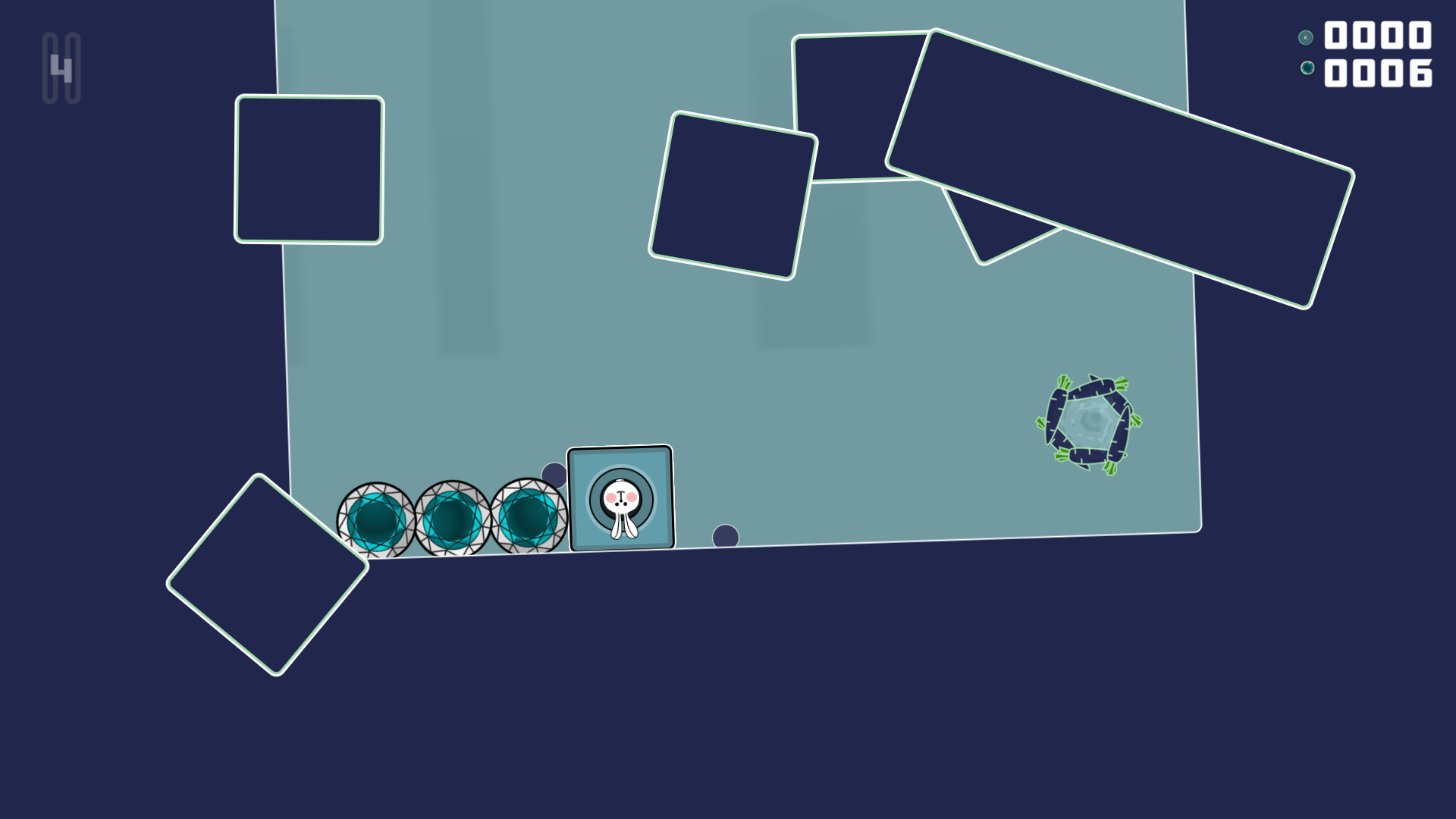
Task: Click the teal gem icon beside the 0006 counter
Action: (x=1306, y=67)
